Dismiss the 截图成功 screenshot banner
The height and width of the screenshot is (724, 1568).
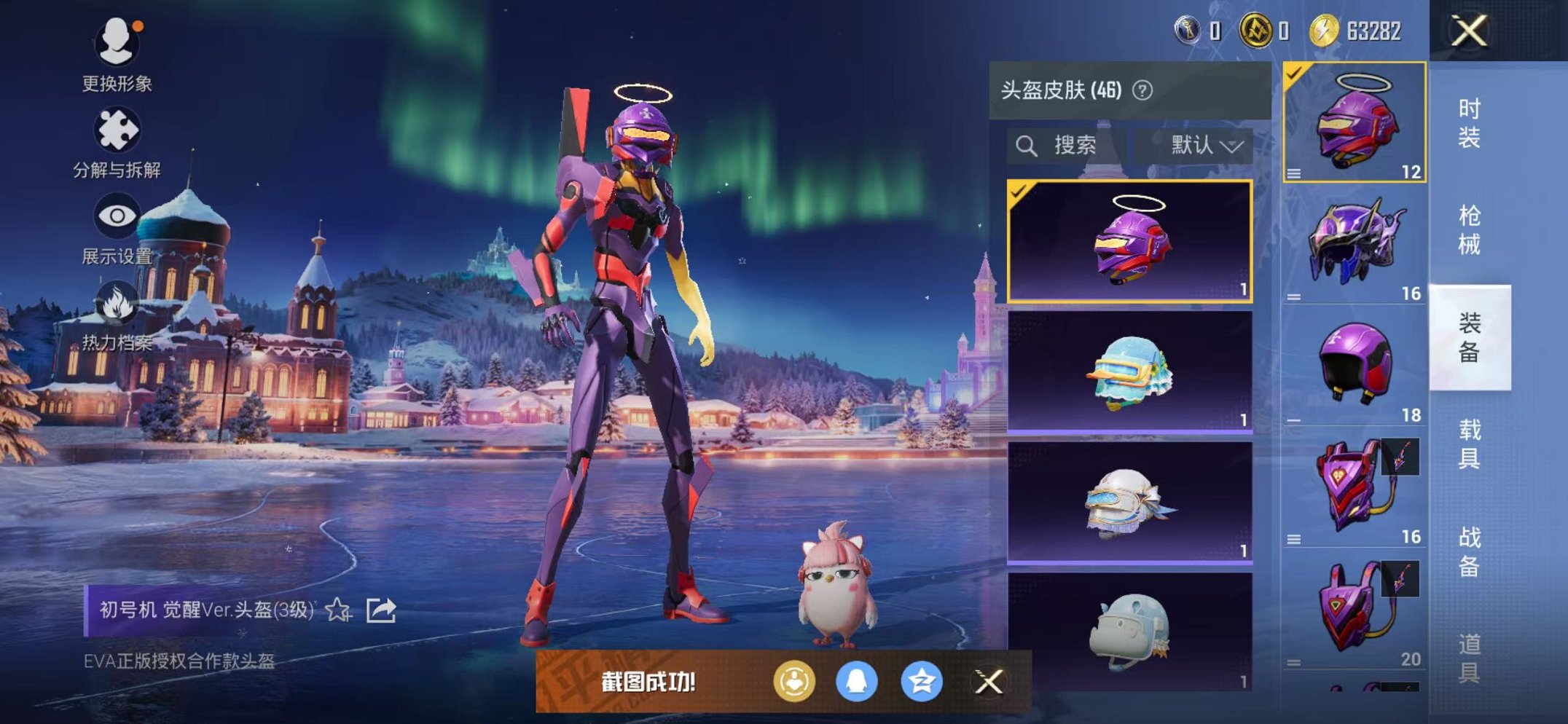point(989,682)
